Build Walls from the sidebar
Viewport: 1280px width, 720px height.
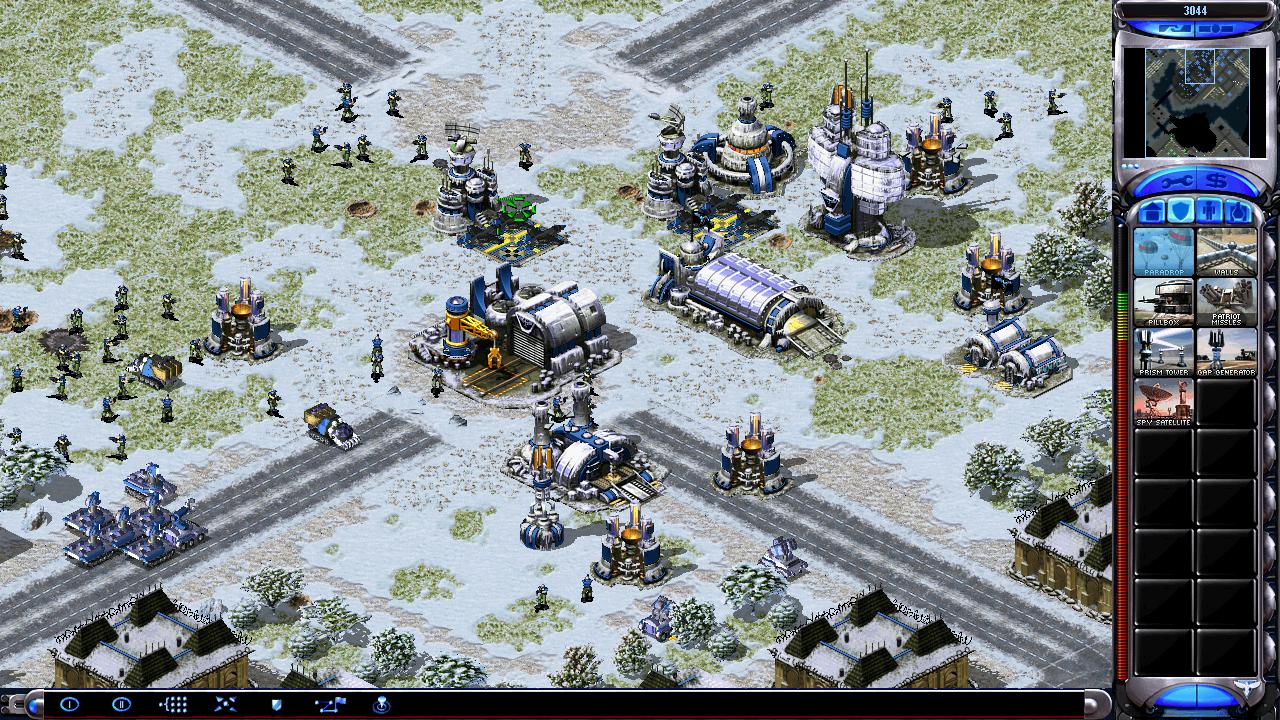point(1226,251)
